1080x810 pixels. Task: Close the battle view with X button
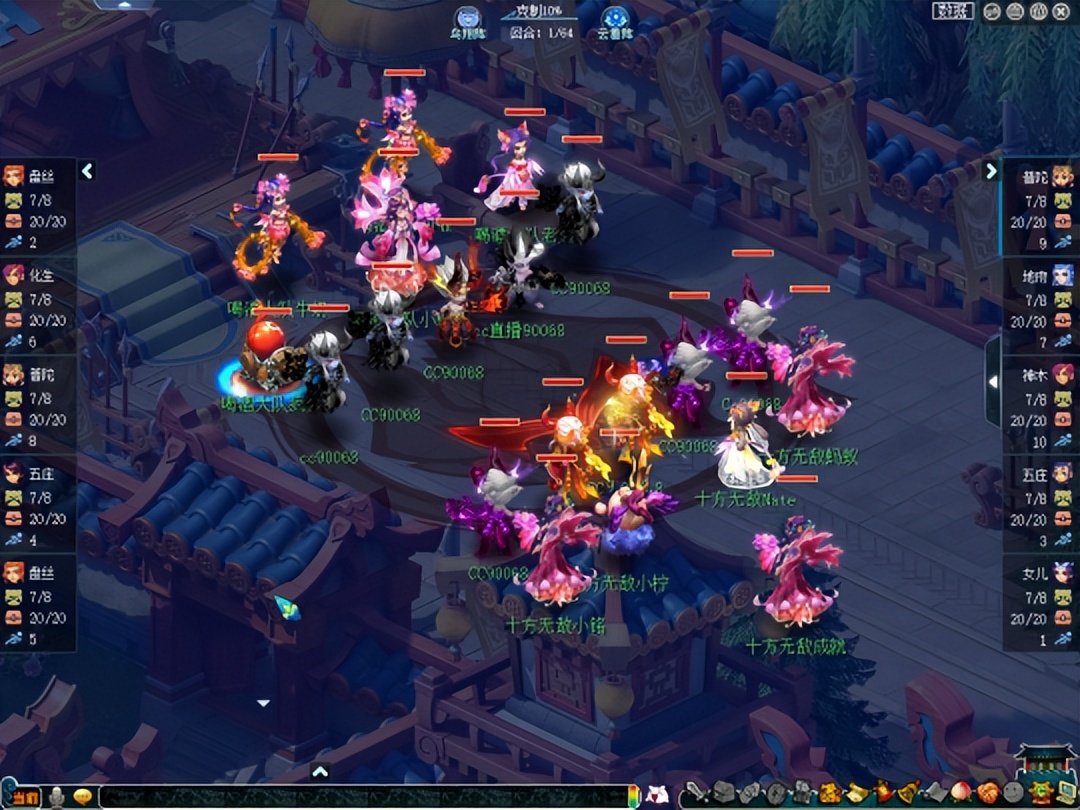pyautogui.click(x=1063, y=11)
